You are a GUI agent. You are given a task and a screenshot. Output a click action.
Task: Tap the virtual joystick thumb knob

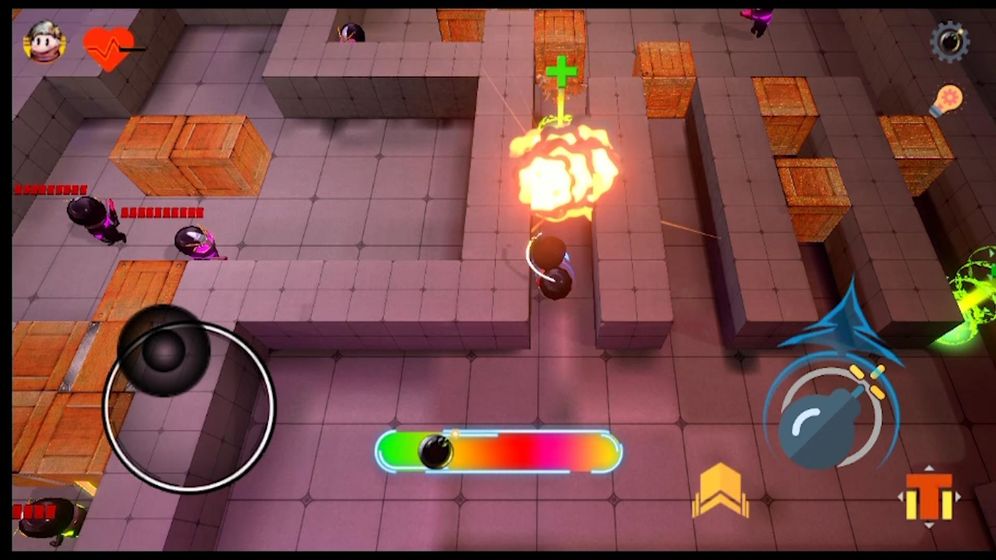[163, 350]
